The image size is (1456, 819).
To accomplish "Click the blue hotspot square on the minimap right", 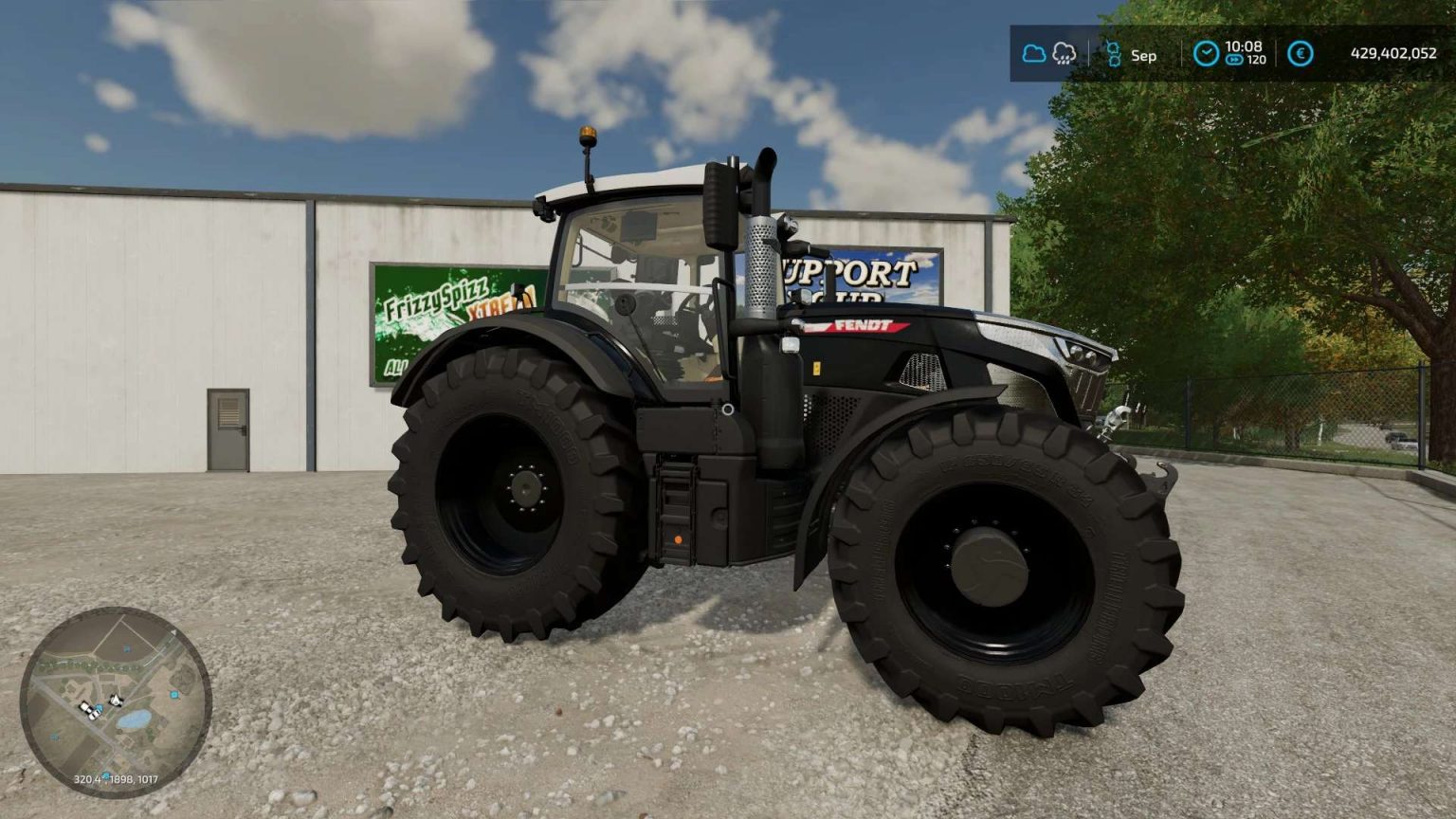I will 174,694.
